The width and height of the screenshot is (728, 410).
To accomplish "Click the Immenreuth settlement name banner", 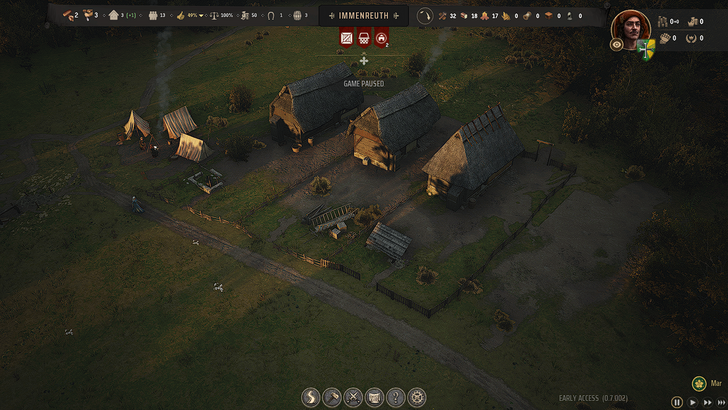I will [363, 16].
